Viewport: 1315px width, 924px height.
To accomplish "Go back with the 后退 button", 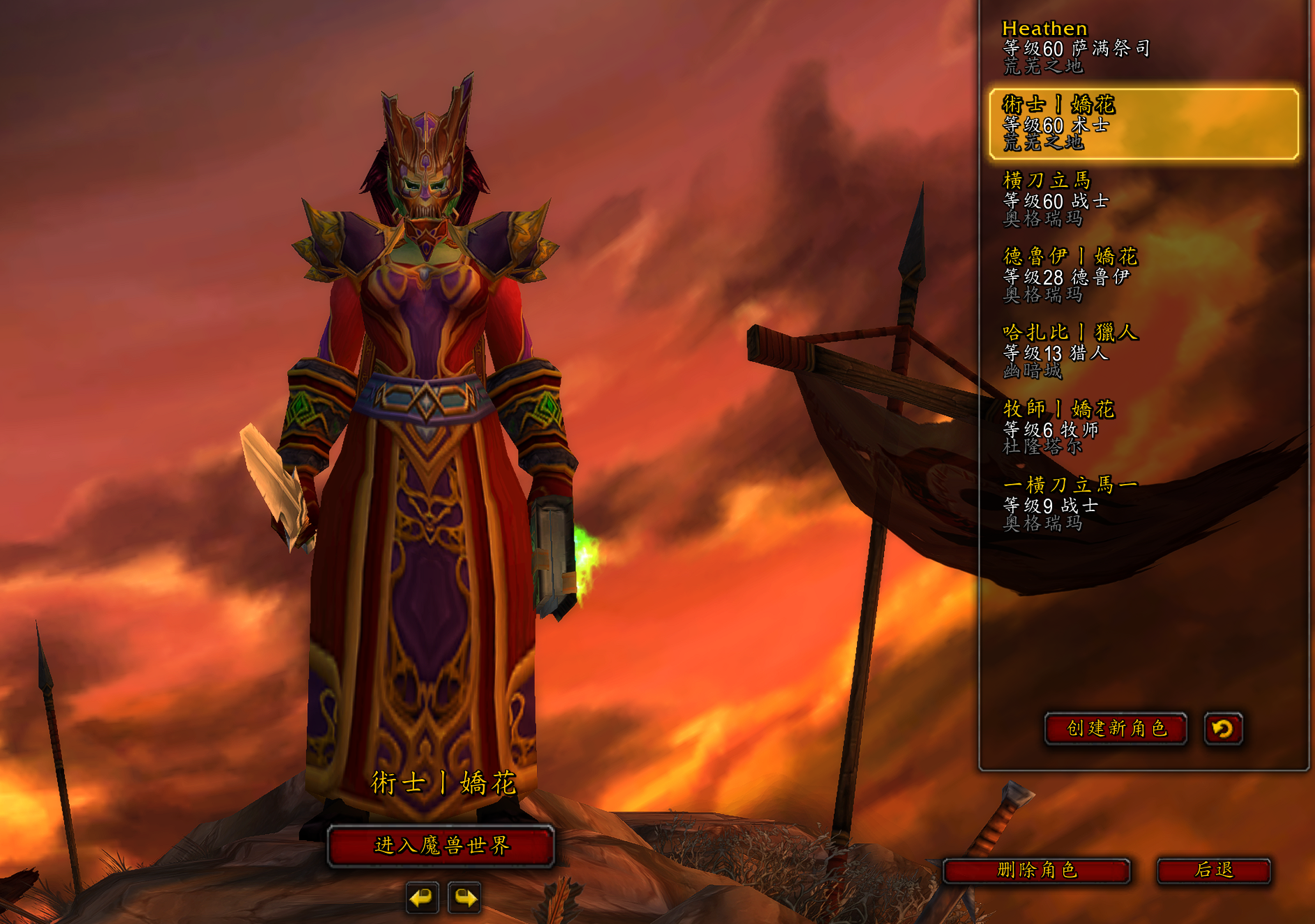I will [x=1213, y=870].
